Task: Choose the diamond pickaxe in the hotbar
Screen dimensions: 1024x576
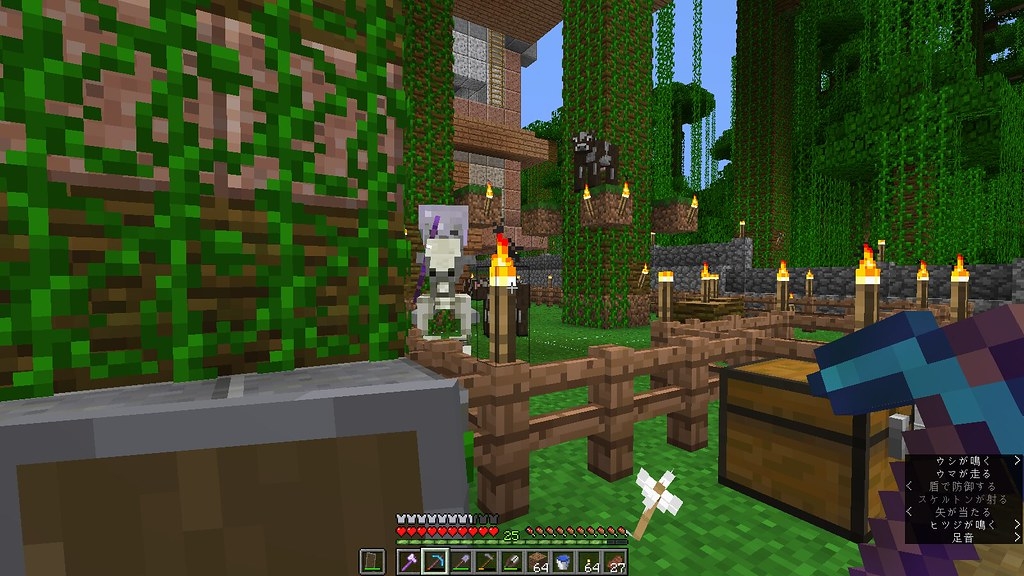Action: click(x=435, y=561)
